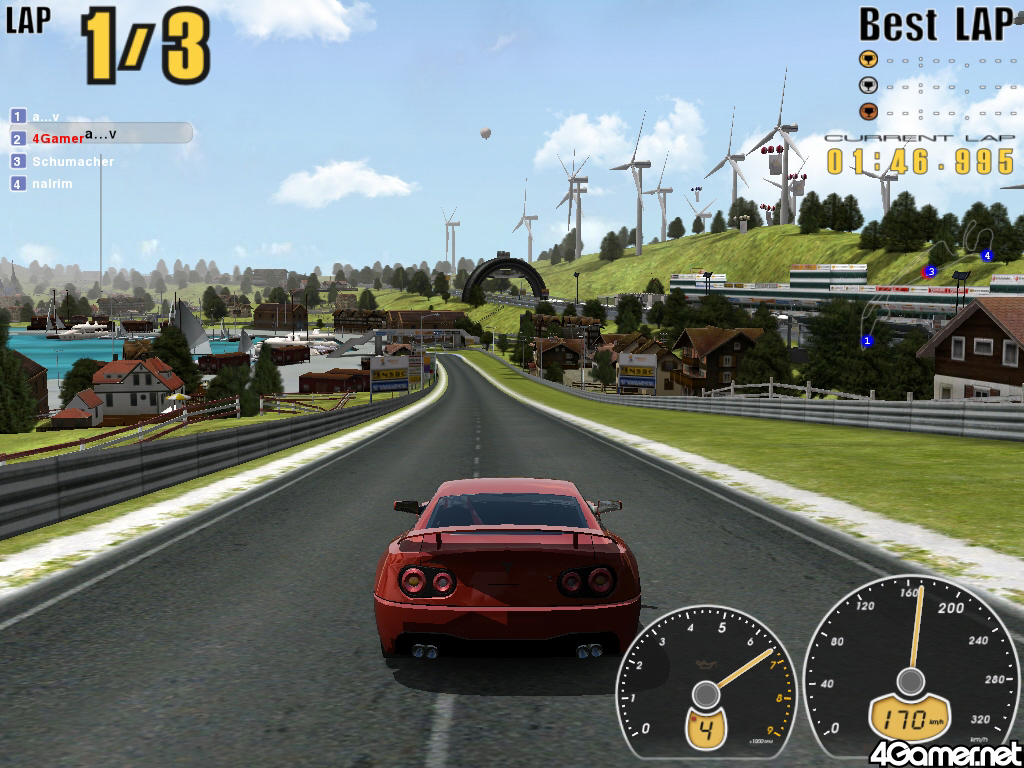The image size is (1024, 768).
Task: Choose Schumacher in the standings list
Action: [72, 161]
